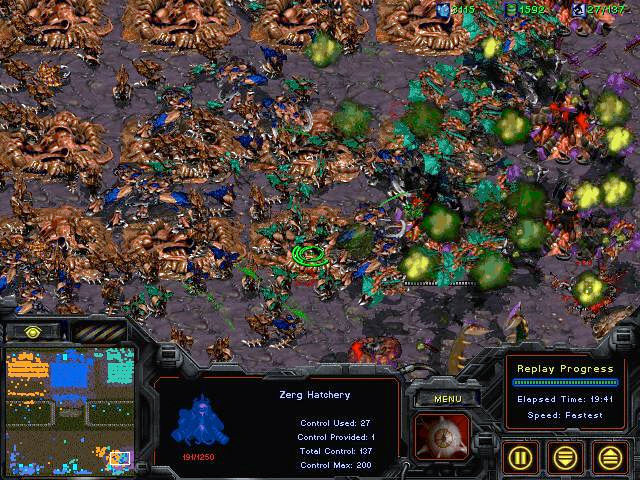Open the MENU button
This screenshot has width=640, height=480.
442,399
